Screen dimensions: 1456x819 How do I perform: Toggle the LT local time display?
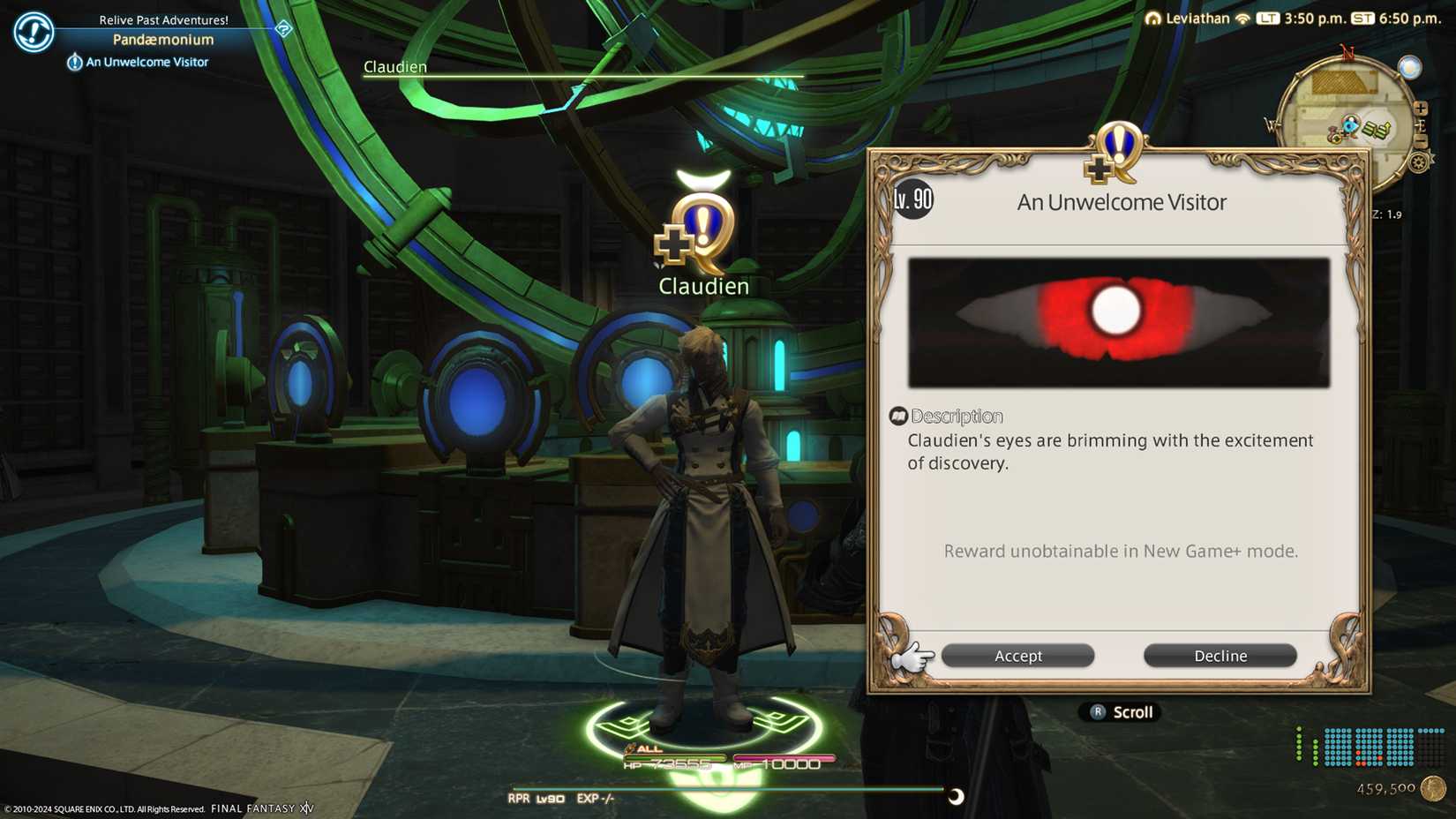(x=1269, y=18)
